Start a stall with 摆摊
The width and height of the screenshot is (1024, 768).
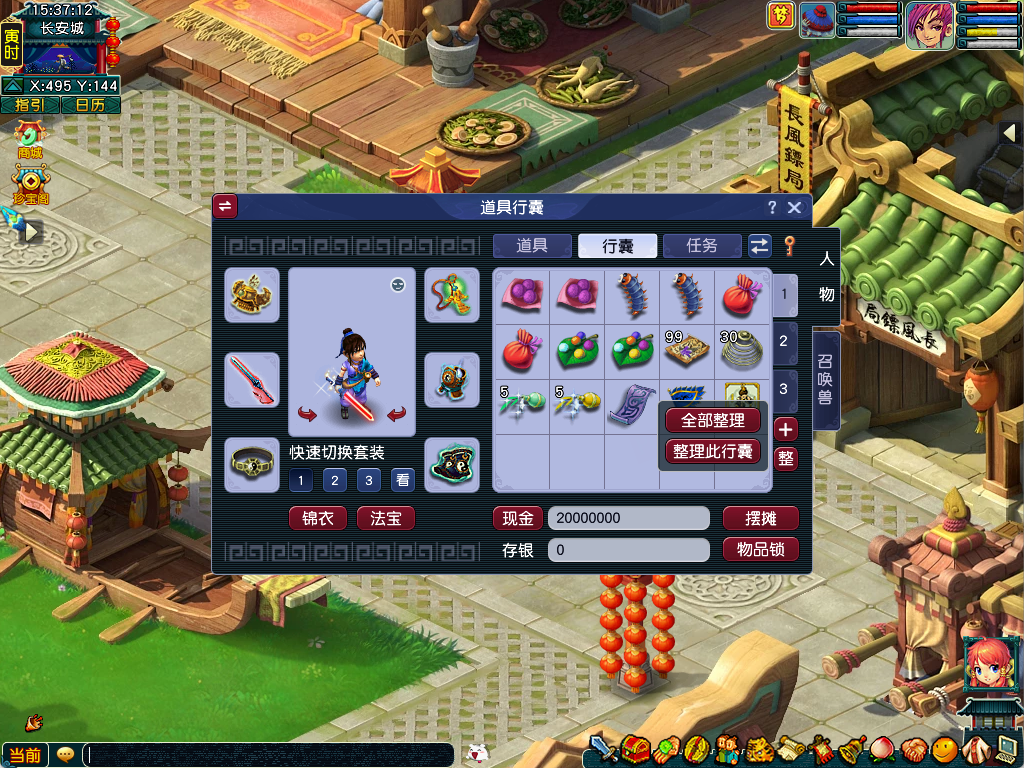click(x=760, y=519)
